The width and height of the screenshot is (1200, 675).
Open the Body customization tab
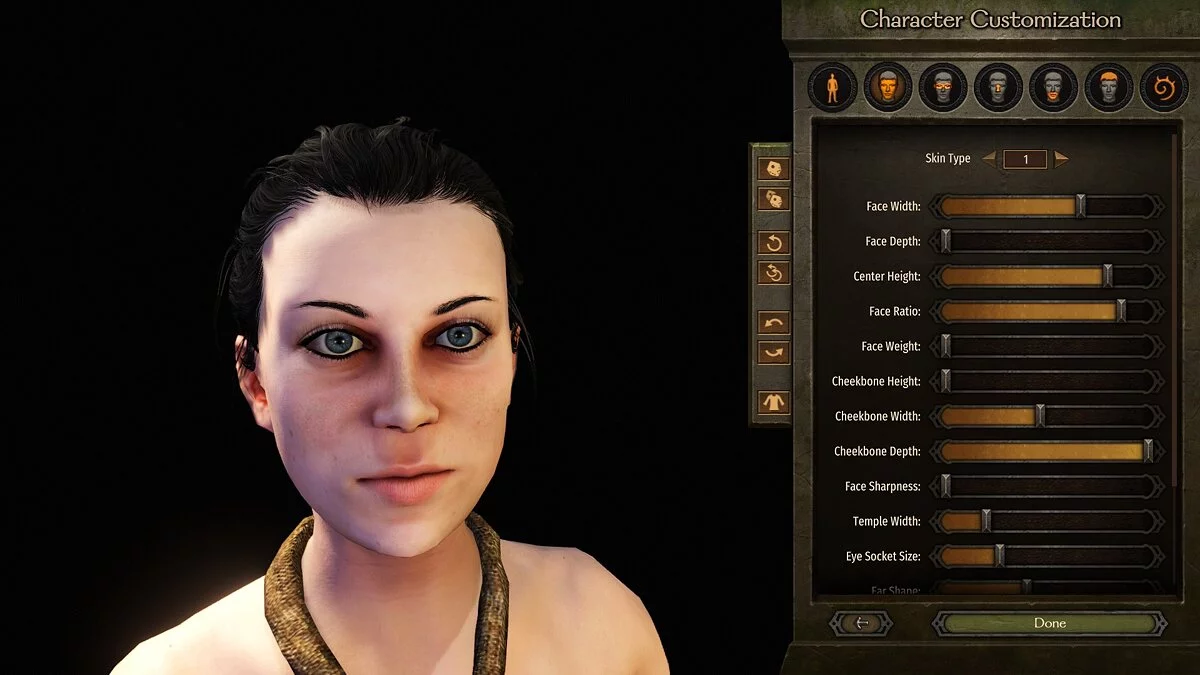click(832, 88)
